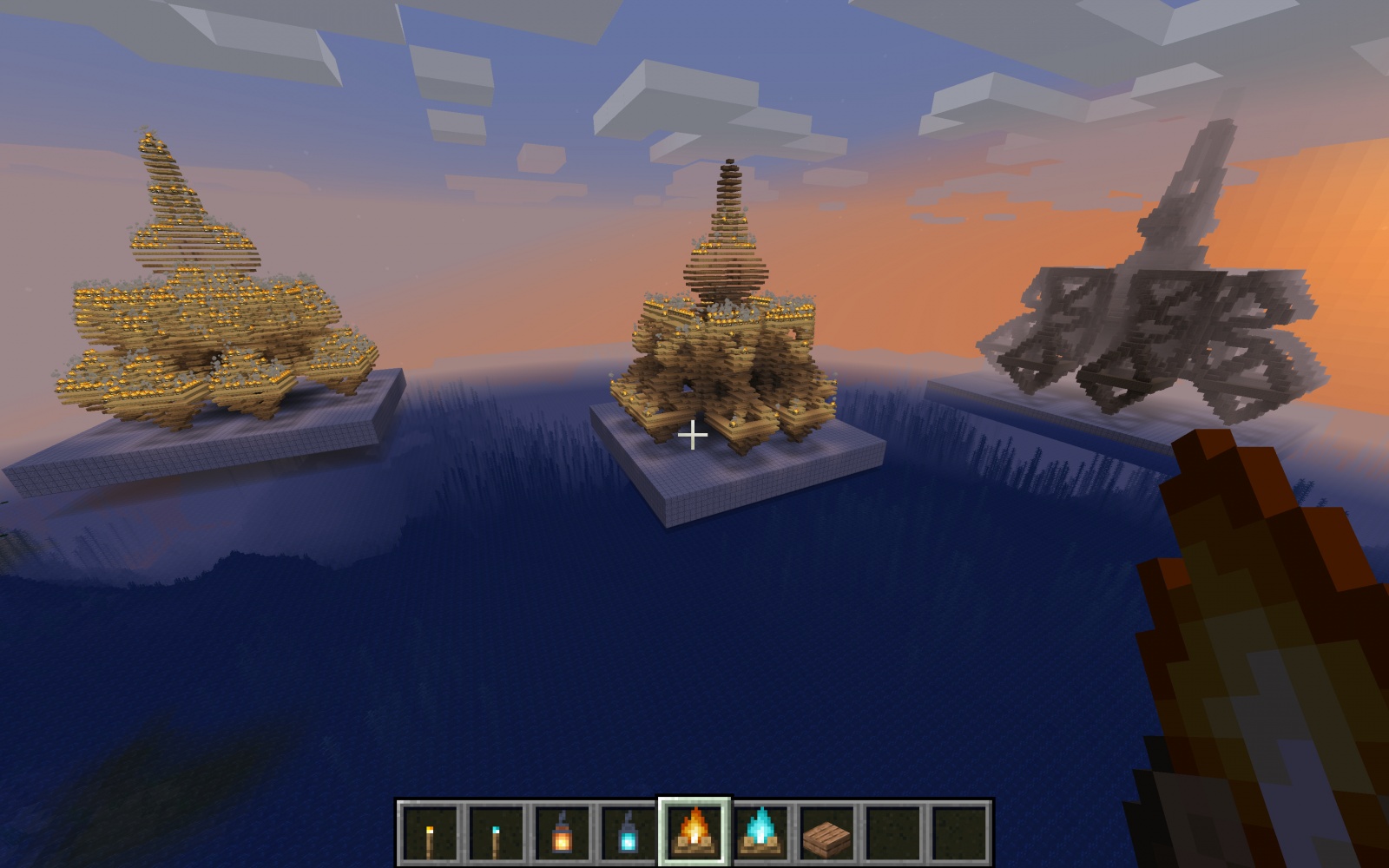
Task: Select the wooden trapdoor hotbar slot
Action: (826, 832)
